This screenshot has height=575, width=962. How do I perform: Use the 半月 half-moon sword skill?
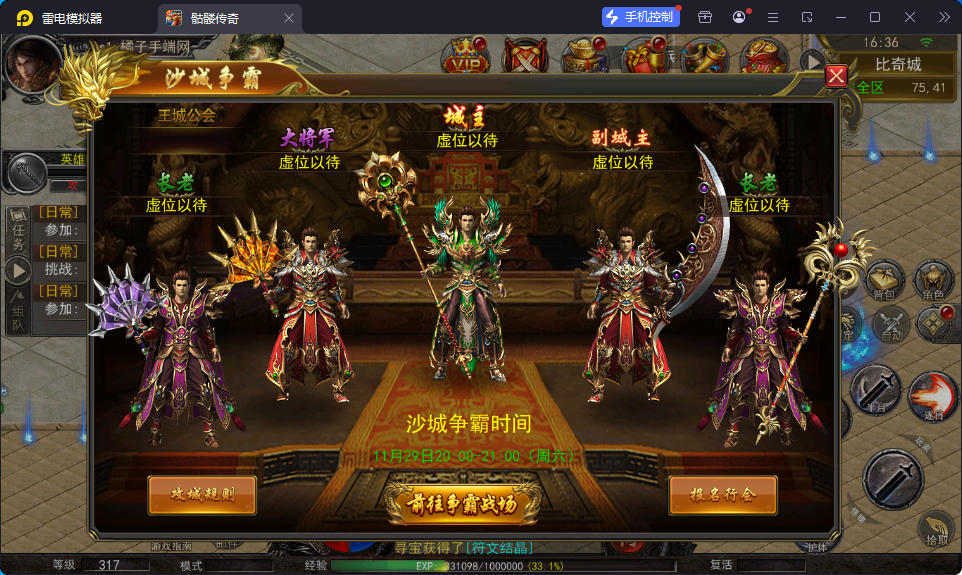(x=876, y=388)
